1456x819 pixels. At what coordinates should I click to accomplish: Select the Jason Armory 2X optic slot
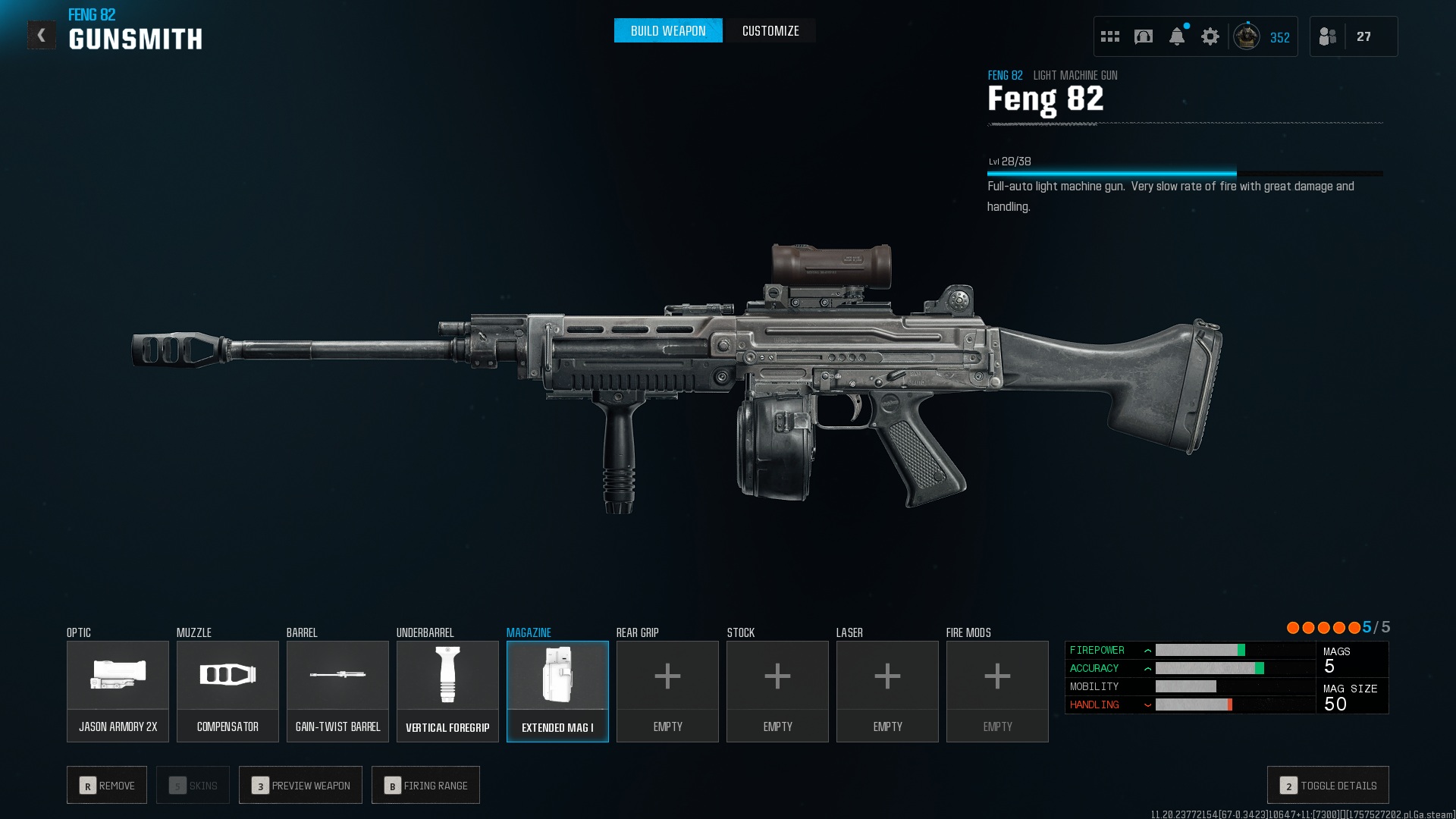click(x=118, y=691)
